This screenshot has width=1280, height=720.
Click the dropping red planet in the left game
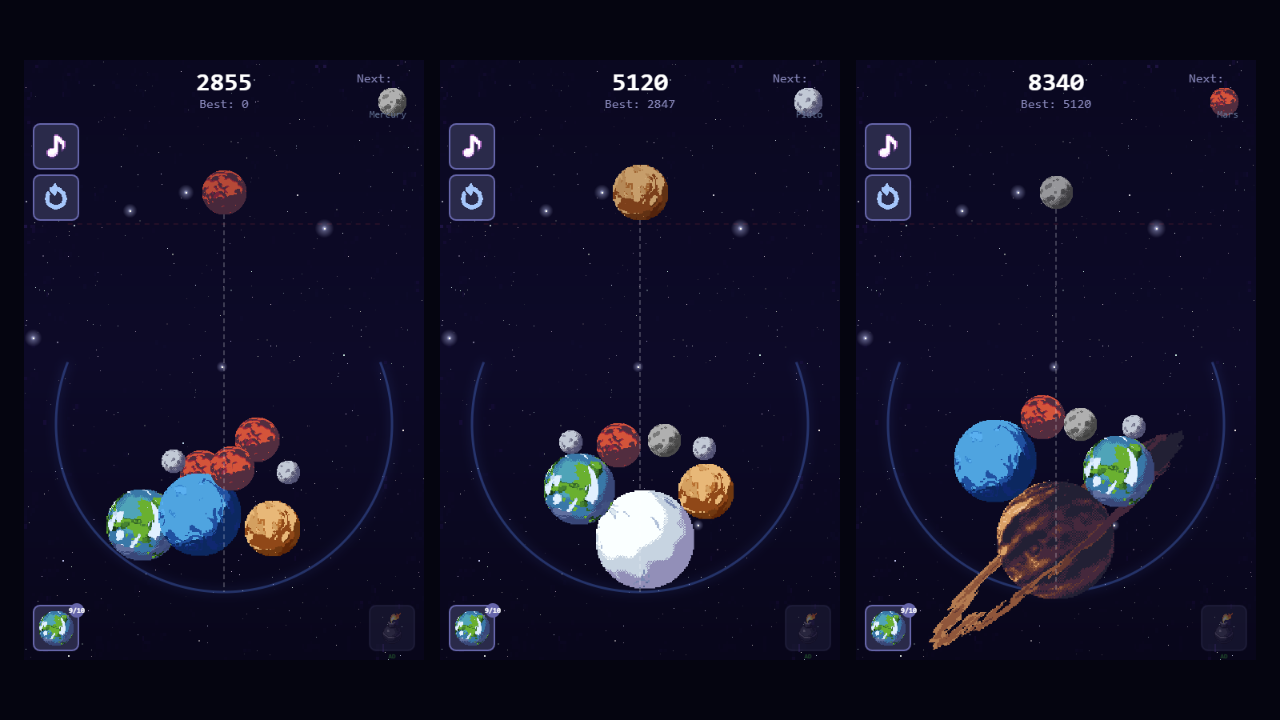(x=224, y=194)
